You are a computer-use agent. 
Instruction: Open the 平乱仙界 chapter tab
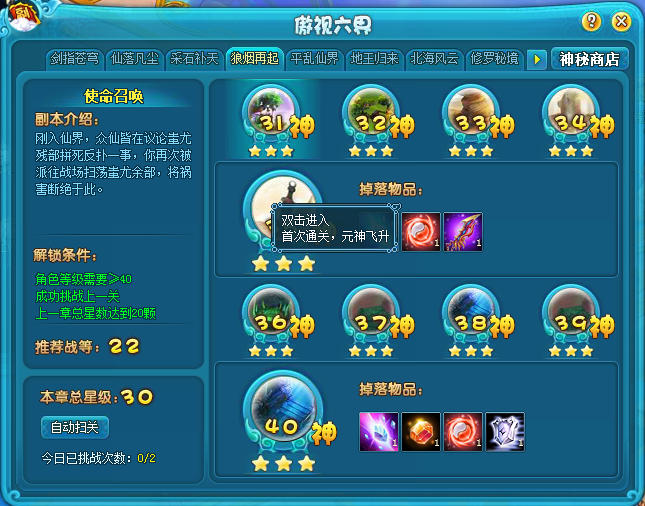[315, 59]
